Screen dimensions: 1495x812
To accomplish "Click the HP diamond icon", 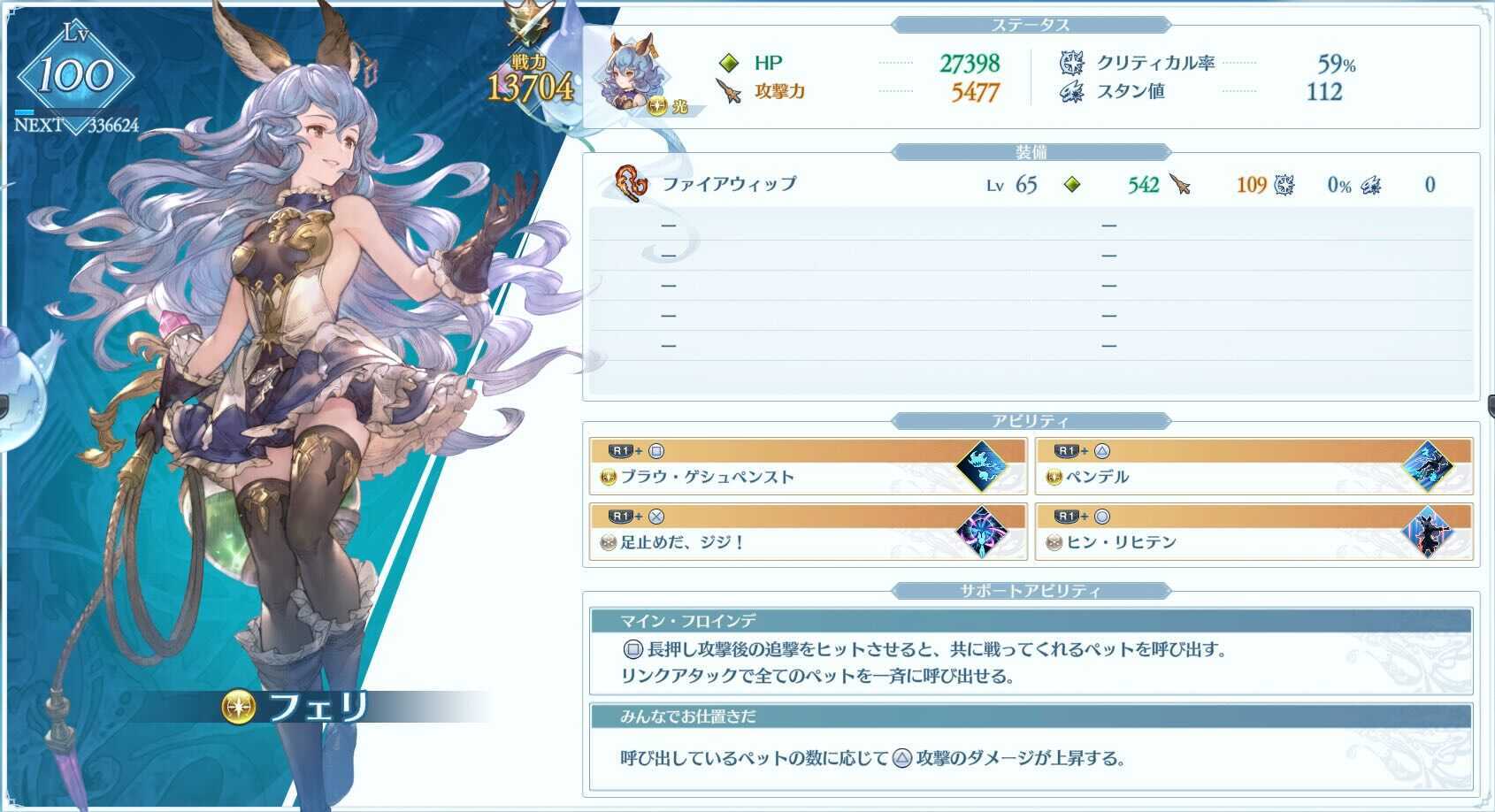I will click(x=728, y=63).
